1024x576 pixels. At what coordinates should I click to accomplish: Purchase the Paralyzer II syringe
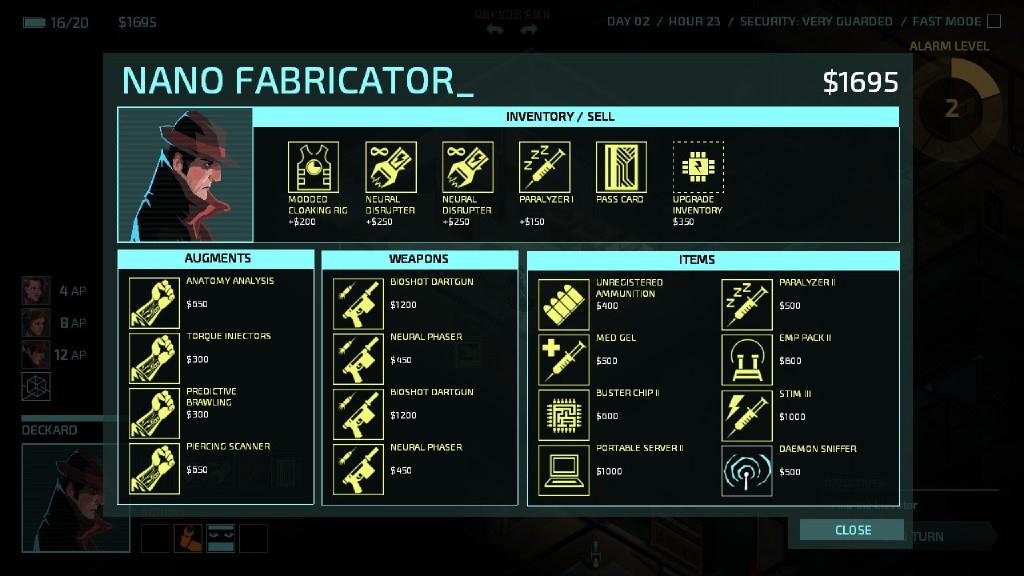coord(747,304)
